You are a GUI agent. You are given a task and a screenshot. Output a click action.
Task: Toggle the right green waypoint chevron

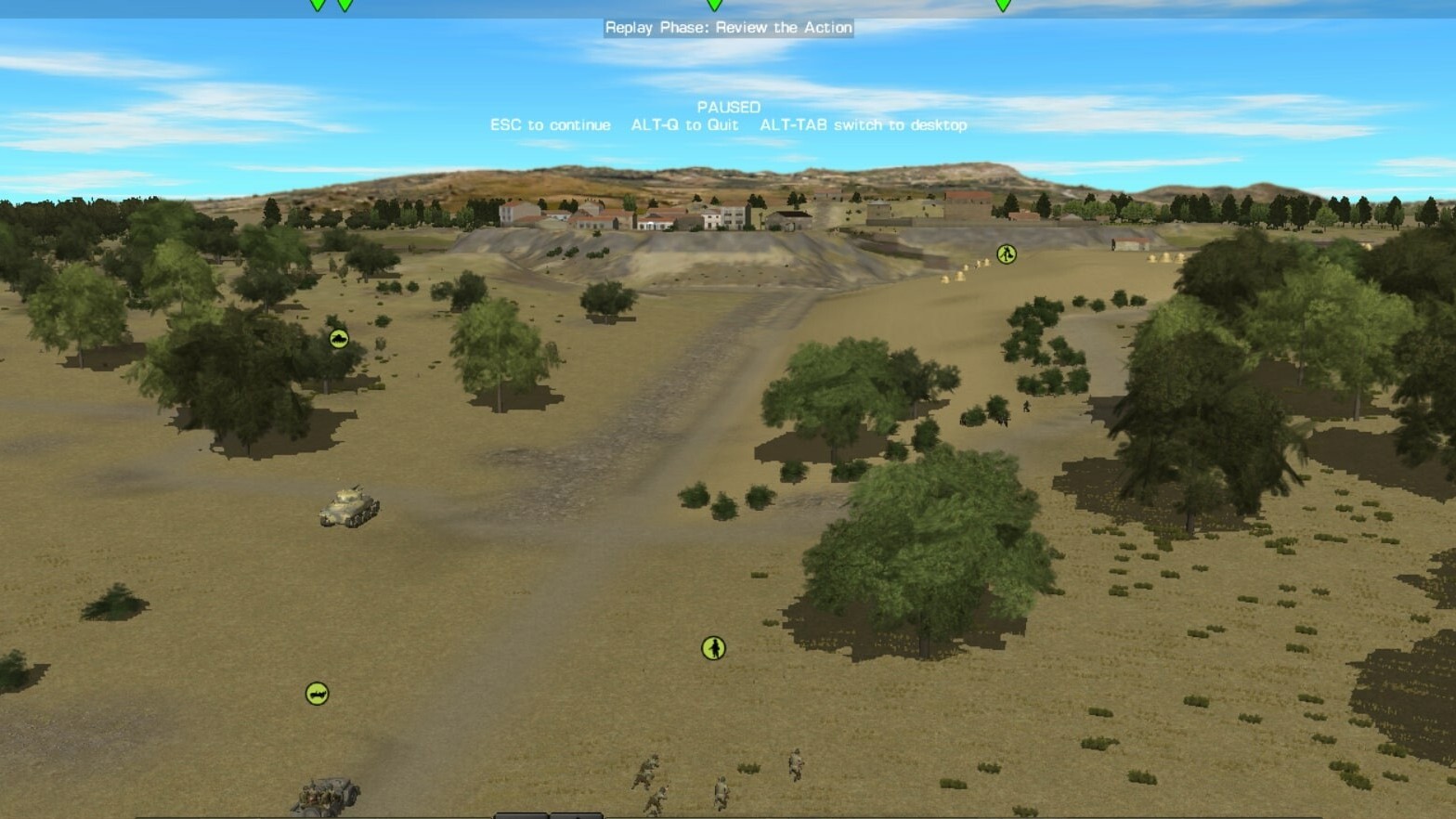pyautogui.click(x=1001, y=6)
